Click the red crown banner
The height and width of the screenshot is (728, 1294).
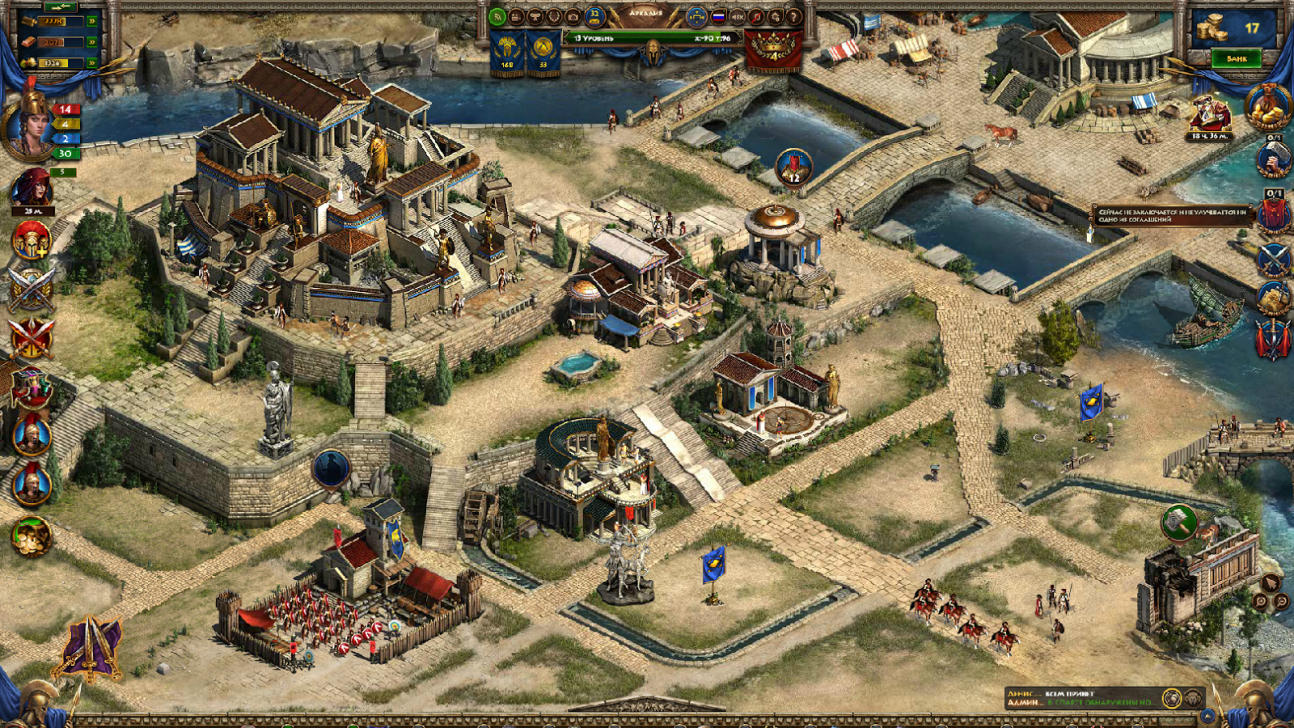pyautogui.click(x=772, y=50)
